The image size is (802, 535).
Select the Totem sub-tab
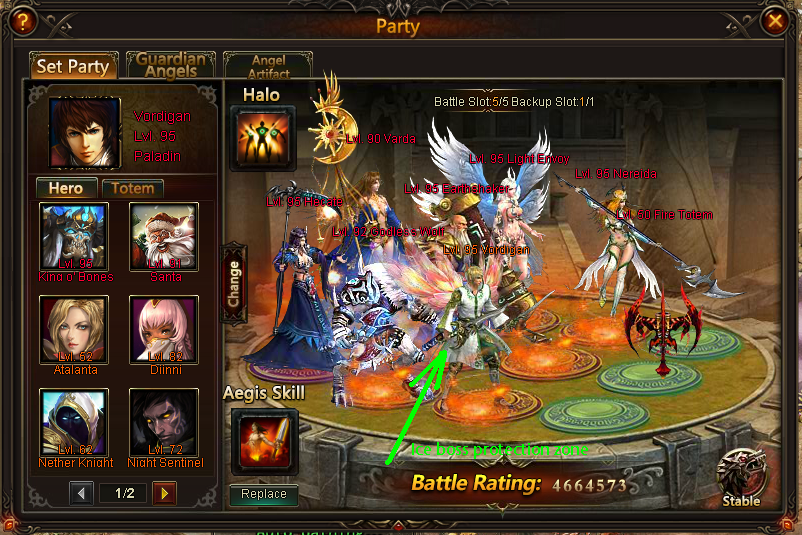(132, 188)
